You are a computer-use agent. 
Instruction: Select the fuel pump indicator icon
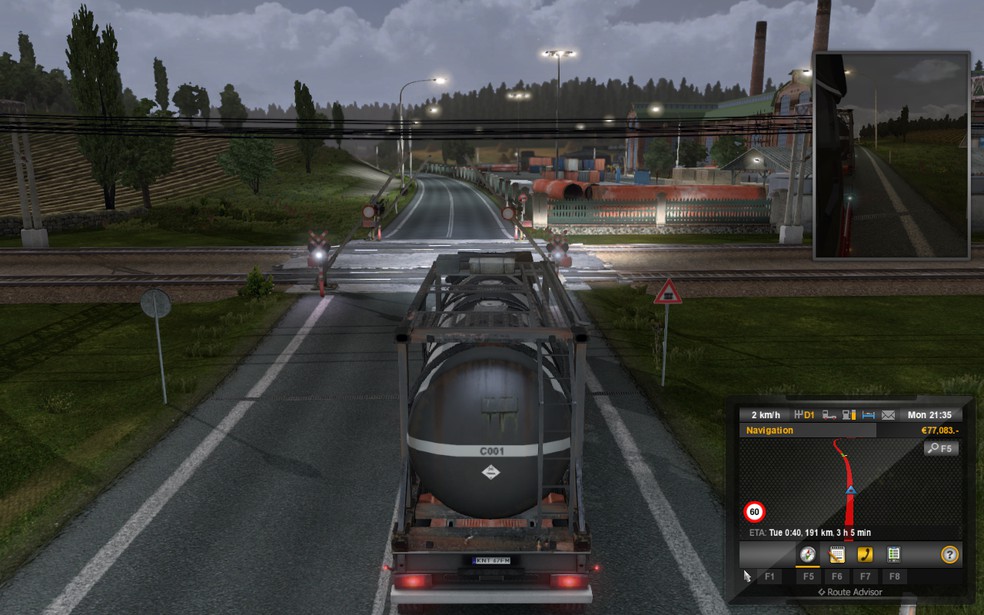[848, 415]
